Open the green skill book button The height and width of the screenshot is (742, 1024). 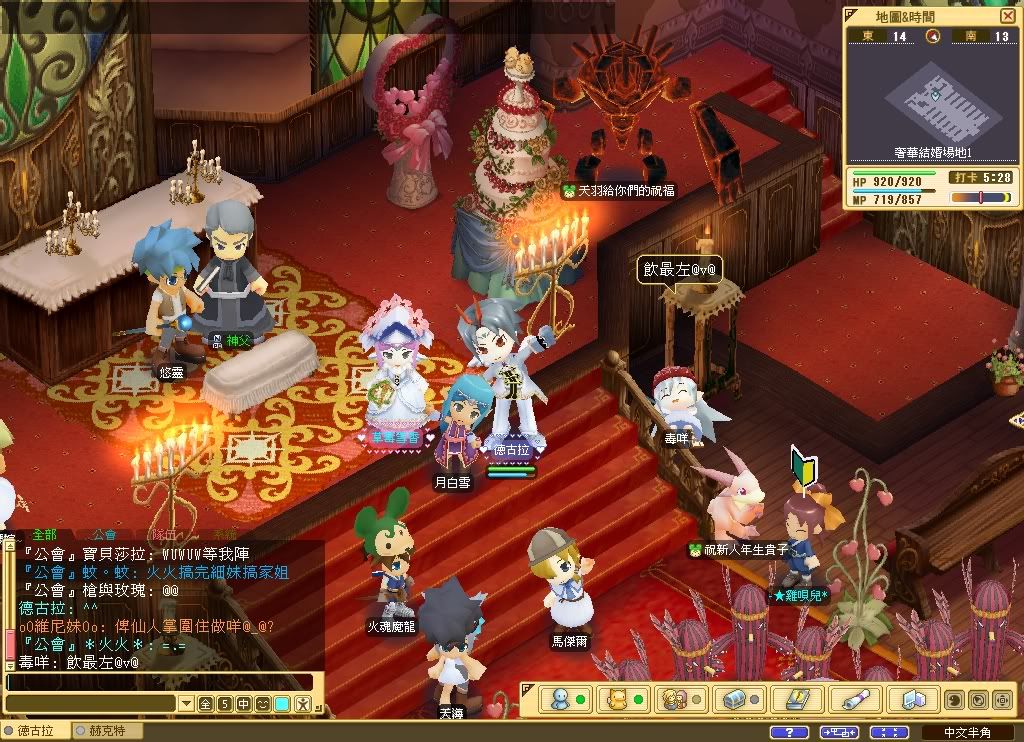point(797,698)
